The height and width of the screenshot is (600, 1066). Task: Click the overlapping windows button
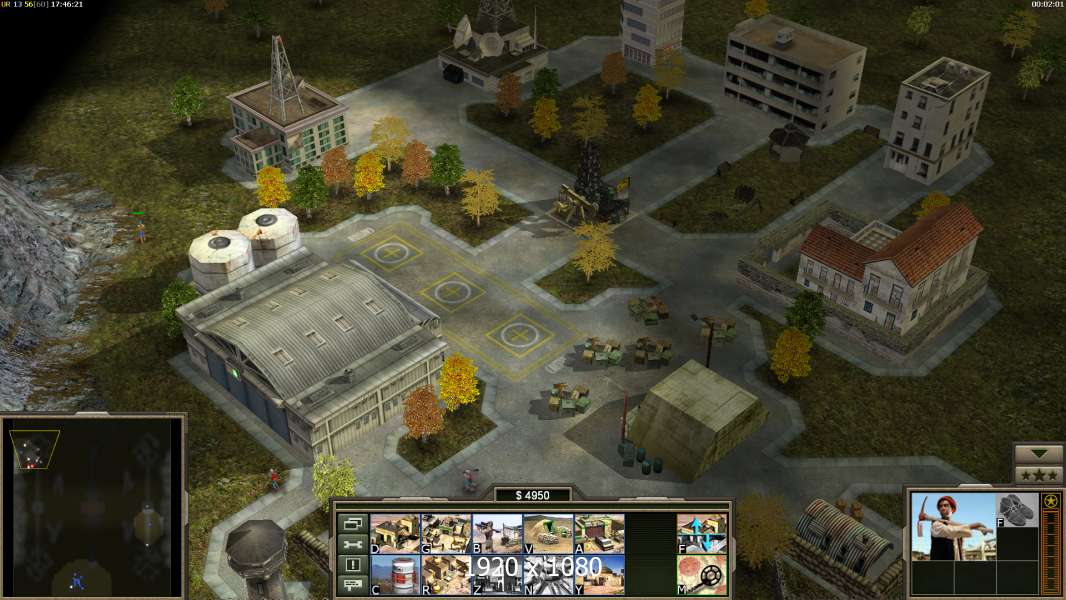pyautogui.click(x=351, y=523)
